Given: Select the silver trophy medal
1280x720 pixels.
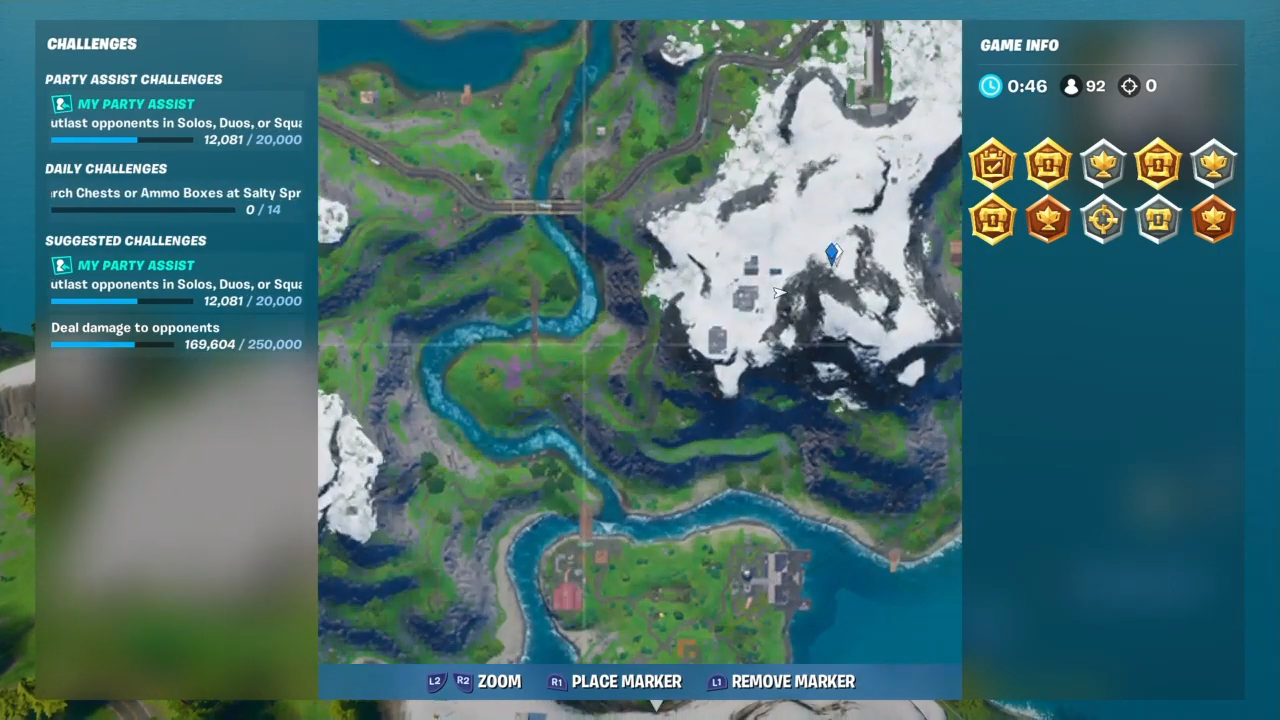Looking at the screenshot, I should click(1103, 165).
